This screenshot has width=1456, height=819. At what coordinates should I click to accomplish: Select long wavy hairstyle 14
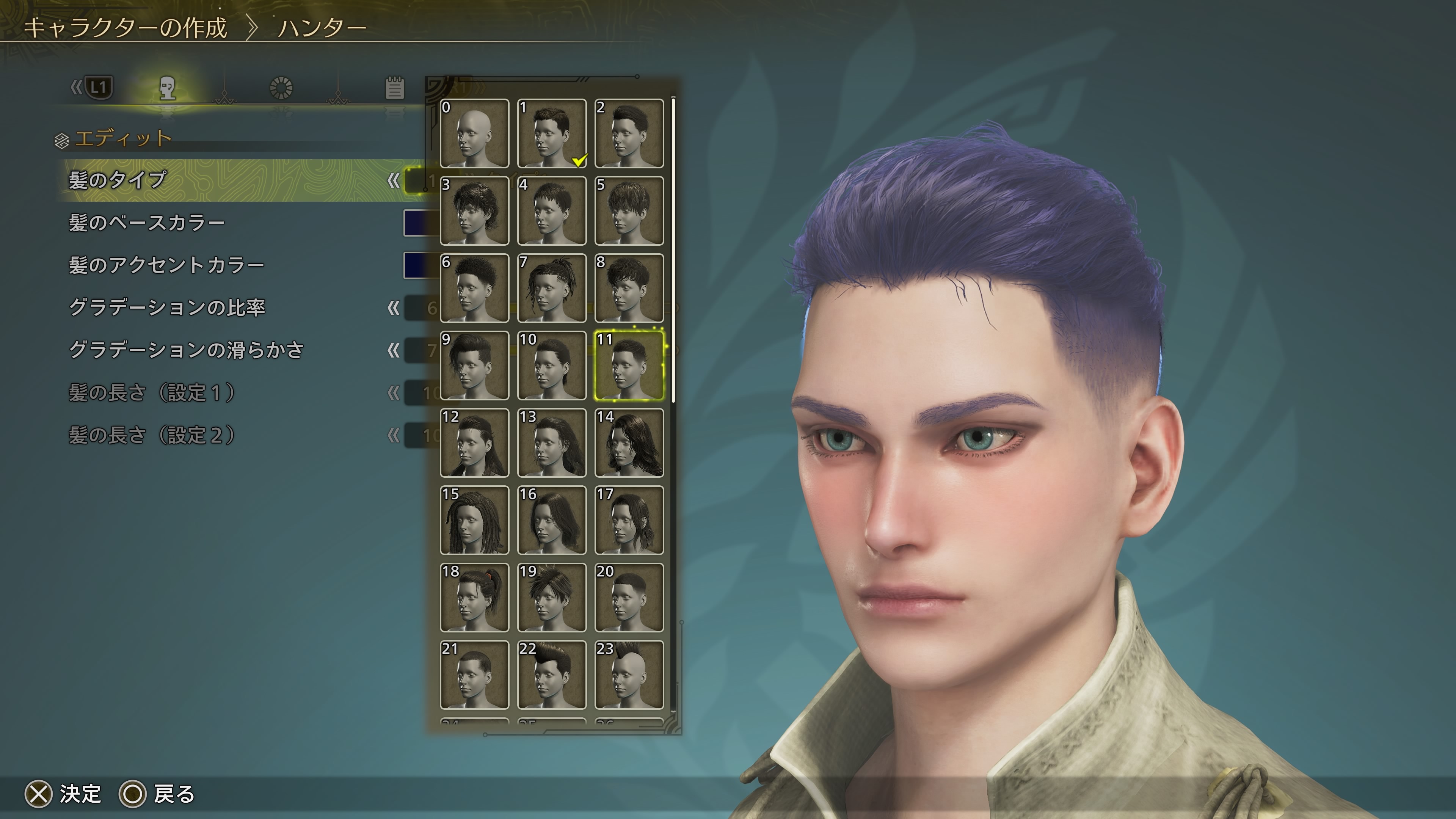pos(629,443)
